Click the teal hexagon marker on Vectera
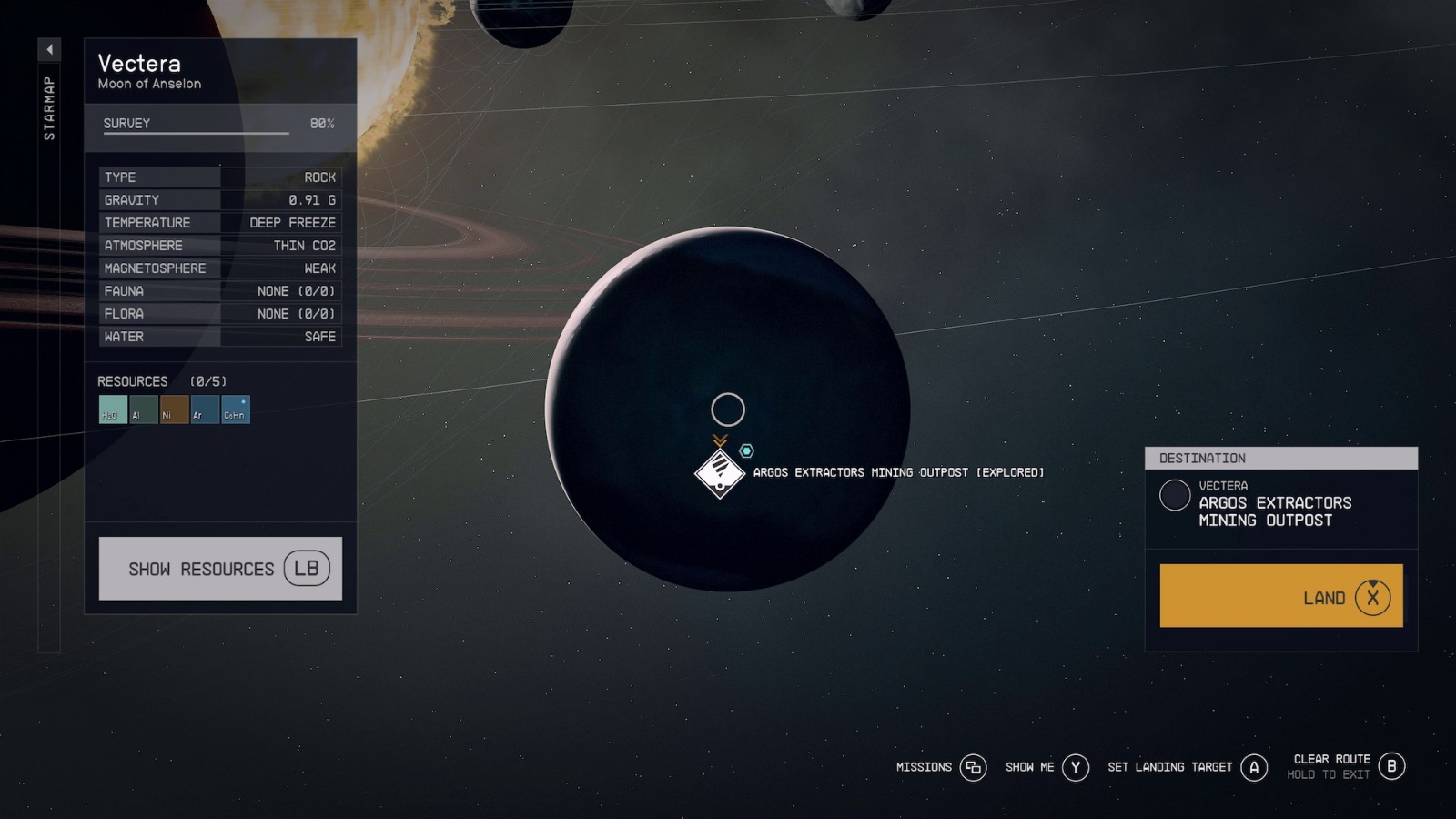This screenshot has width=1456, height=819. point(746,450)
